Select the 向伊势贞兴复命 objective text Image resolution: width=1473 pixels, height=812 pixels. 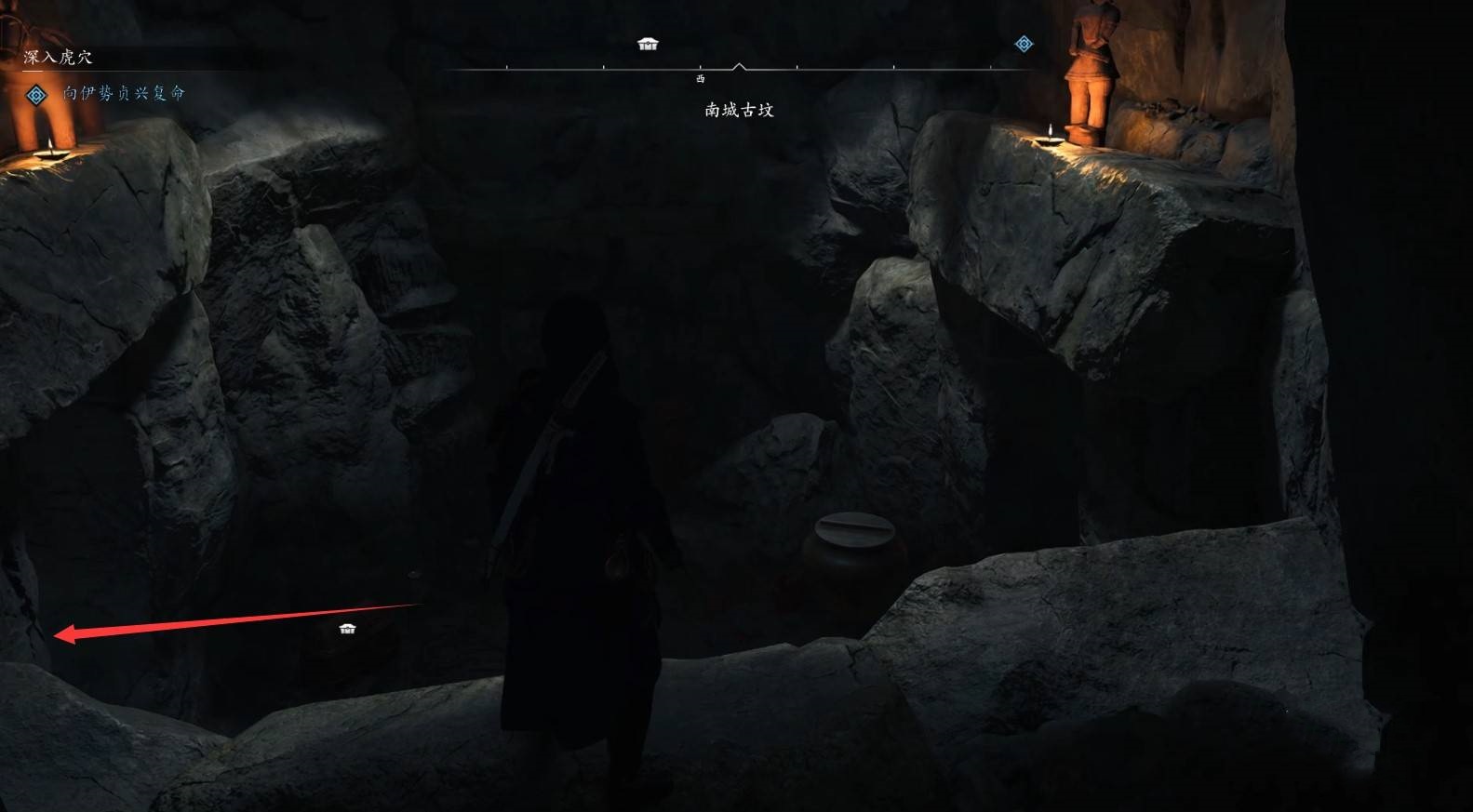pos(124,93)
